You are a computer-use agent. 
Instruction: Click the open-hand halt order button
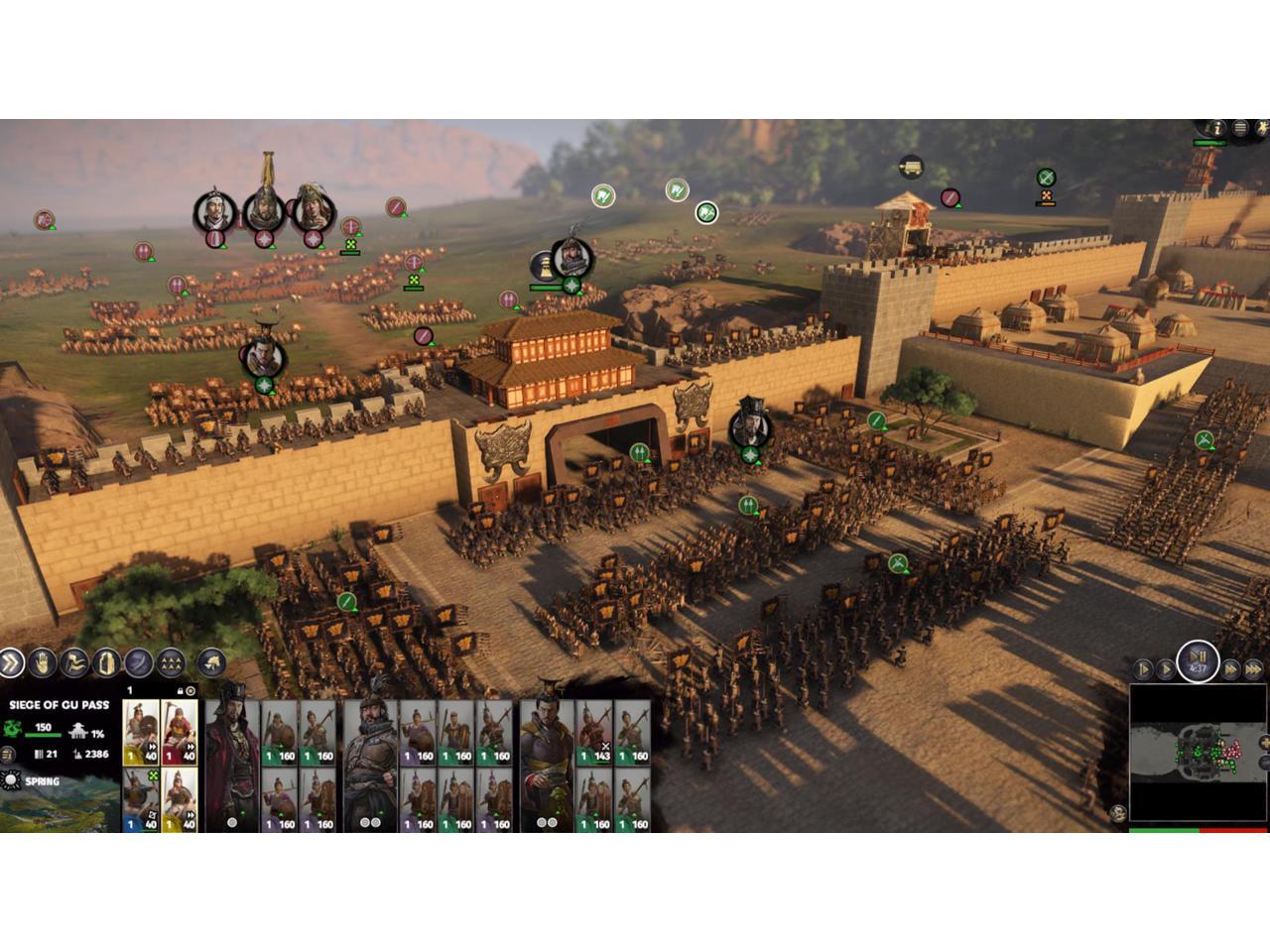[x=43, y=662]
